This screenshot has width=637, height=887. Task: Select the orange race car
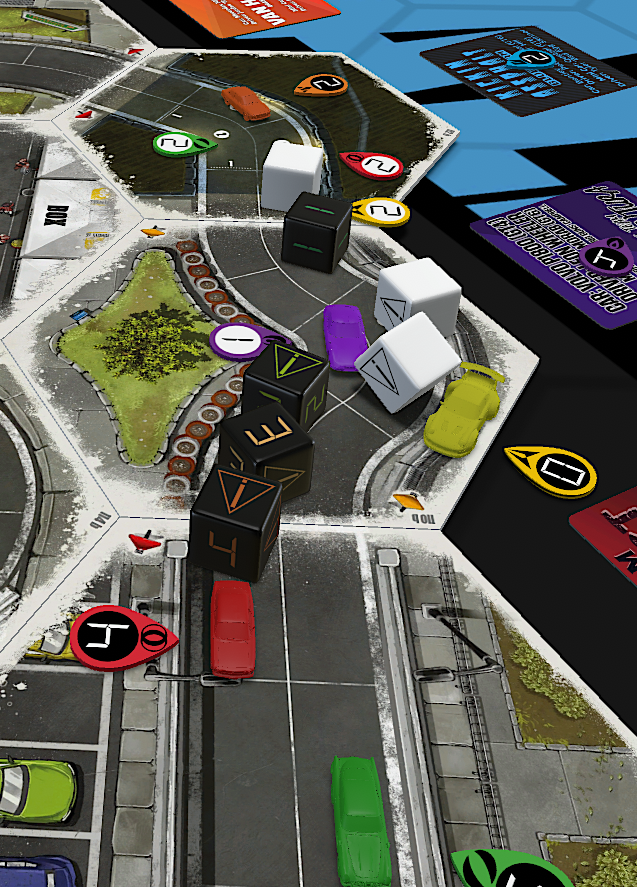(246, 101)
